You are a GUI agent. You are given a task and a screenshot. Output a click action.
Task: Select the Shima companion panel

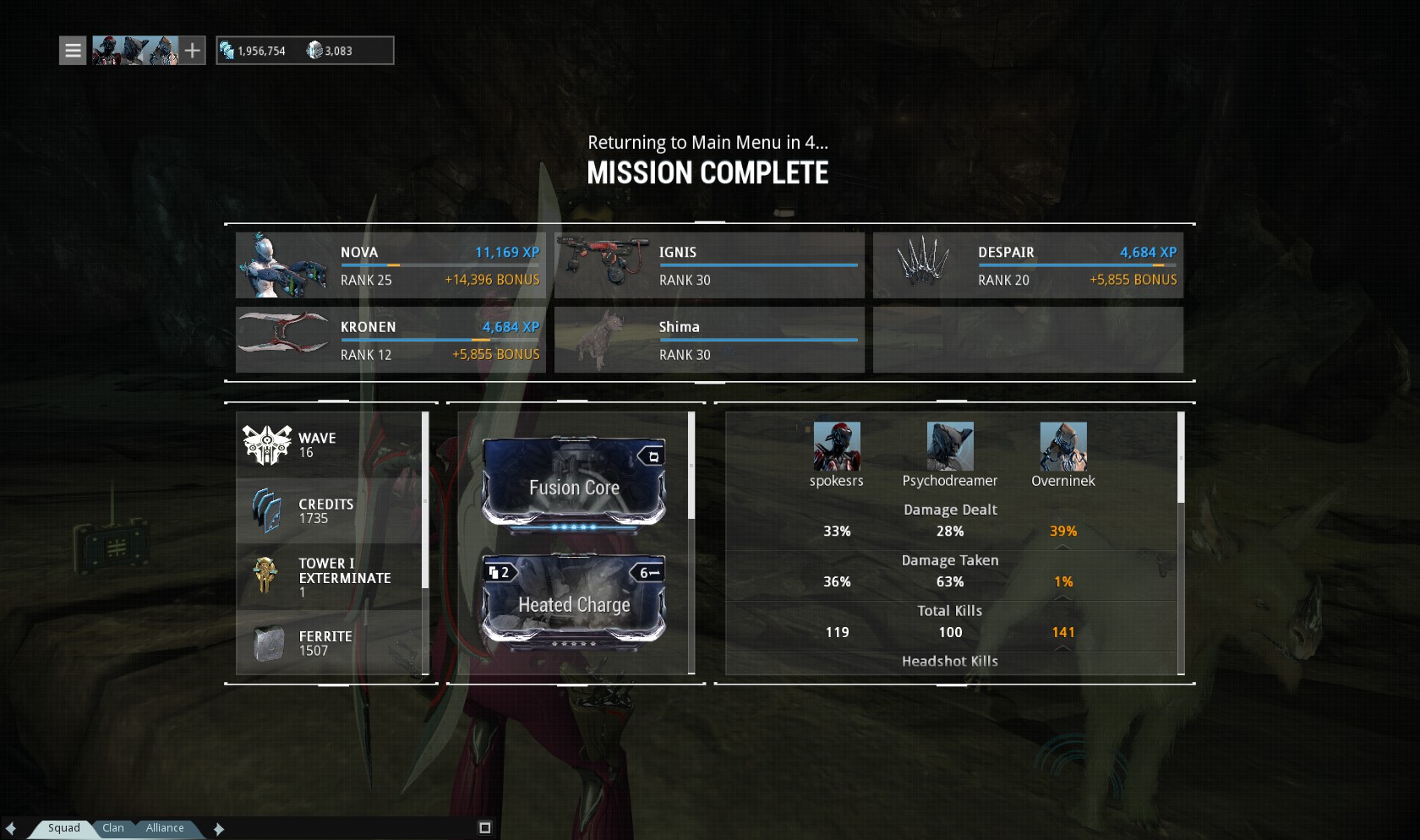point(709,340)
